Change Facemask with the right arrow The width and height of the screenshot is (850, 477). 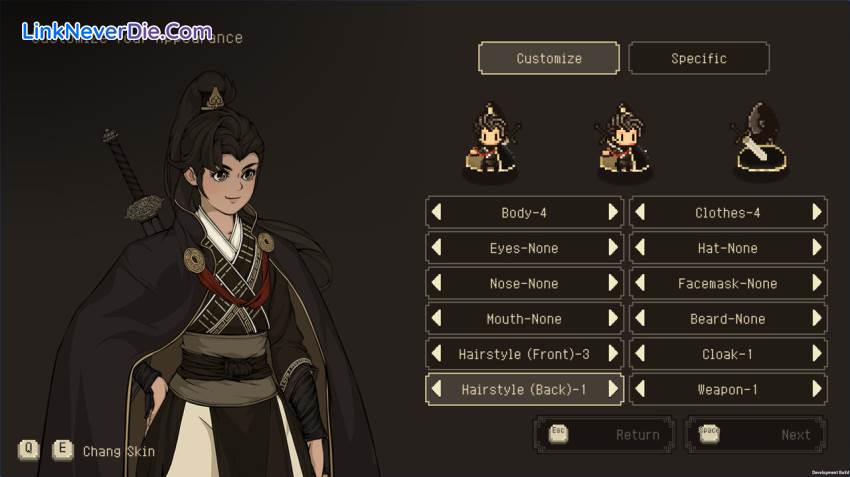coord(816,283)
